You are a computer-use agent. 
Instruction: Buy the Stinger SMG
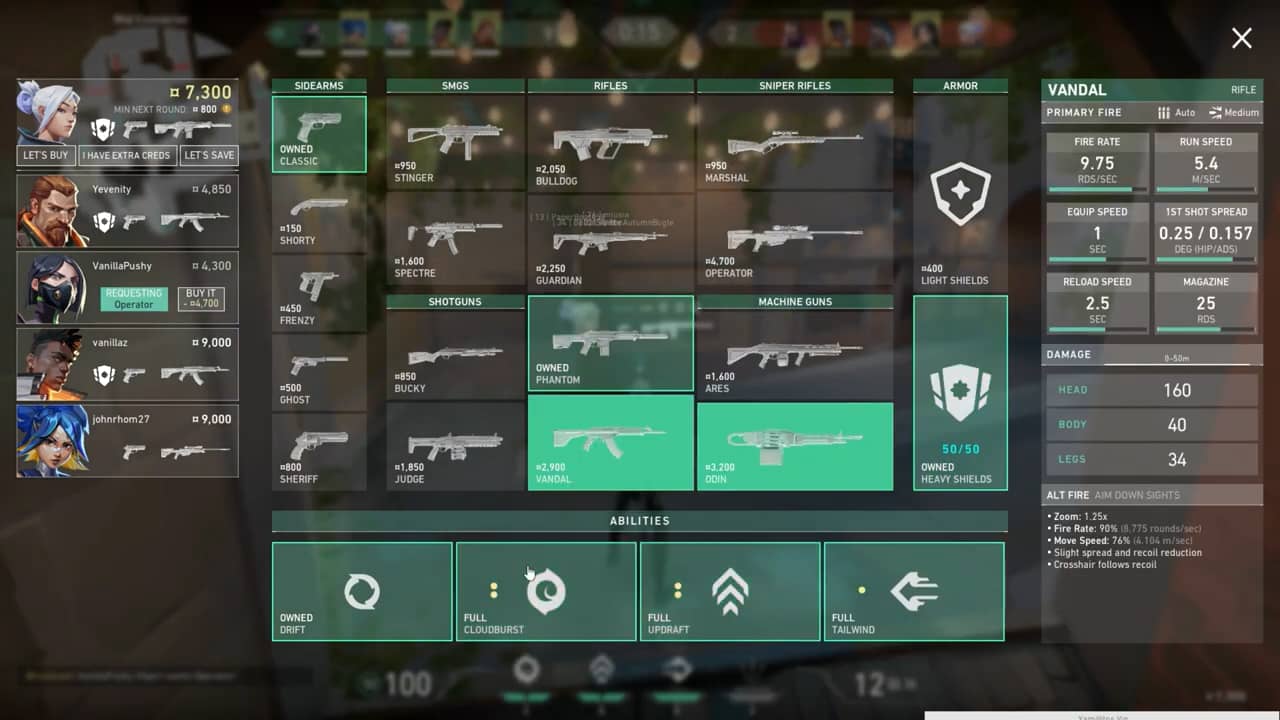(x=455, y=142)
